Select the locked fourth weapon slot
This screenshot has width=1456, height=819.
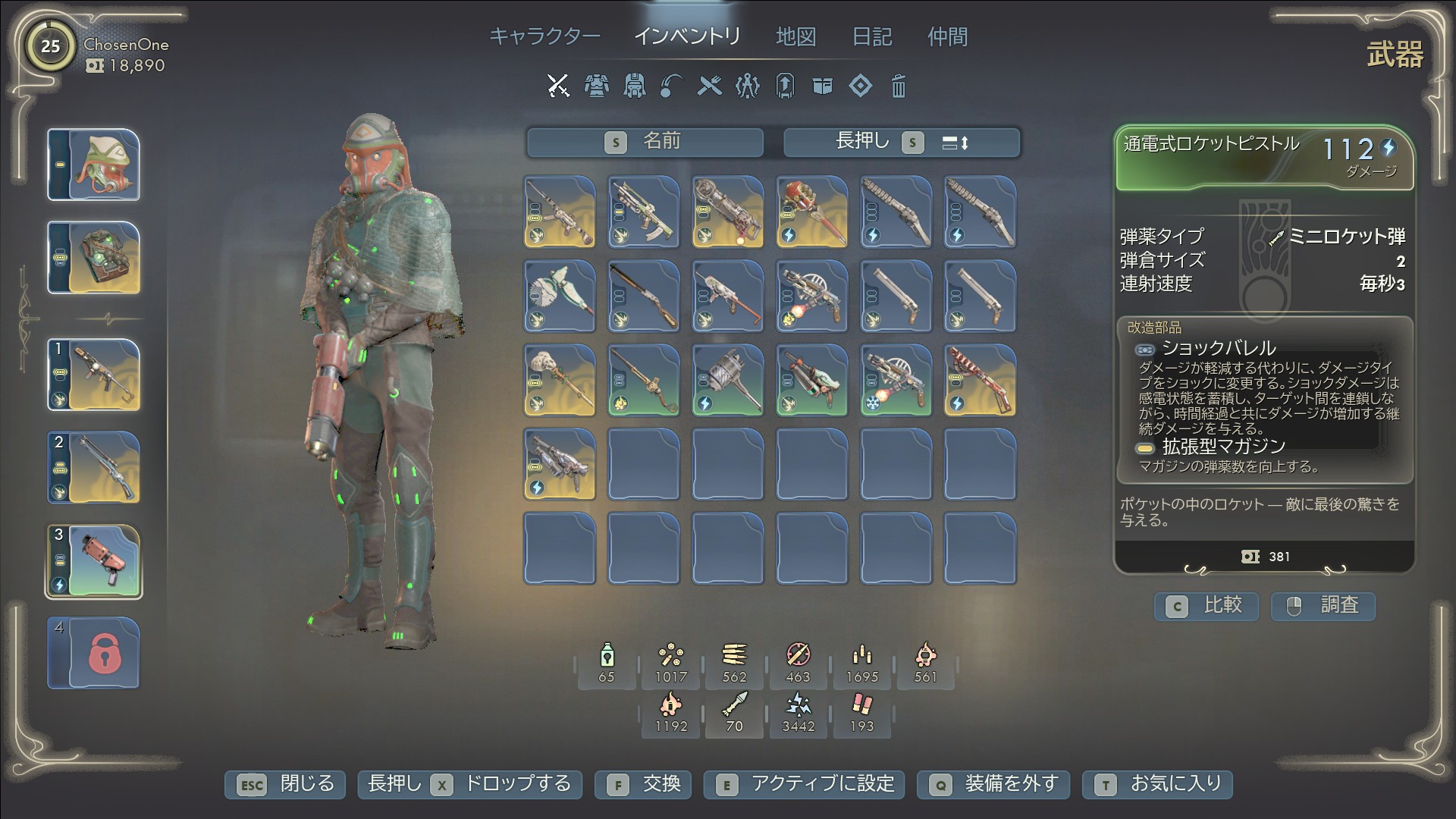(94, 653)
